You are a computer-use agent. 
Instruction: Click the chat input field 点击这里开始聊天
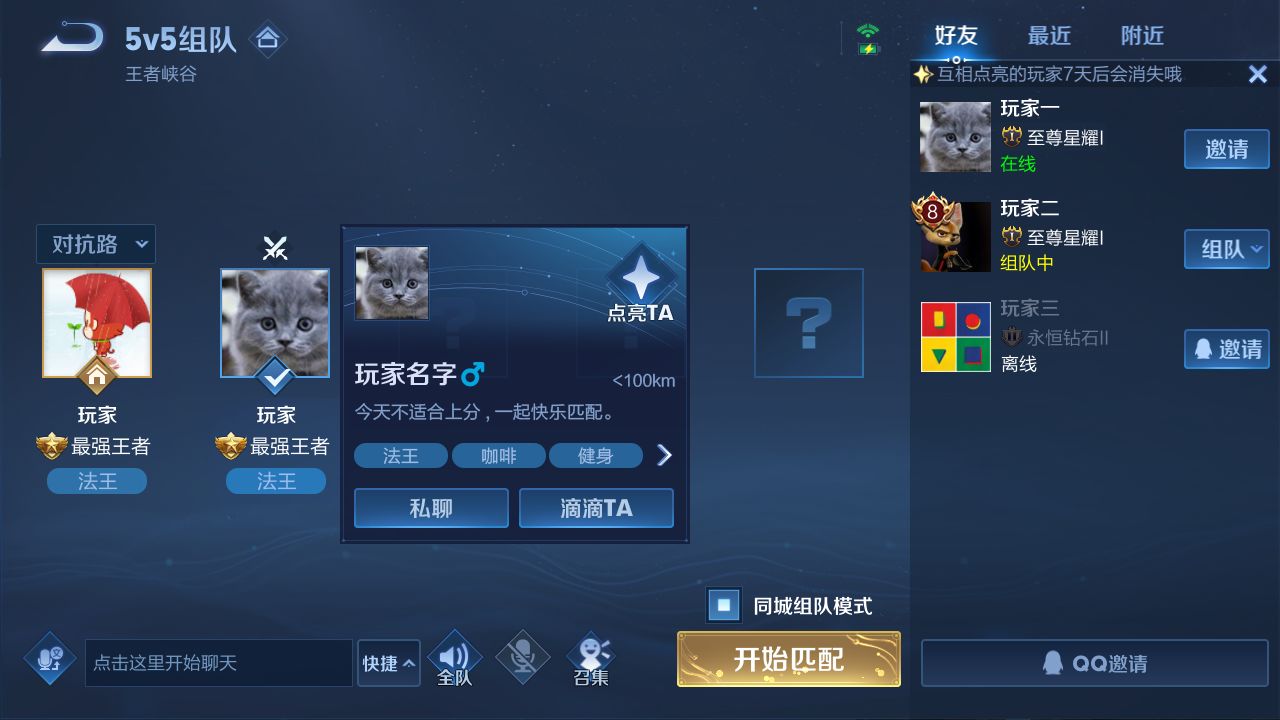tap(218, 663)
